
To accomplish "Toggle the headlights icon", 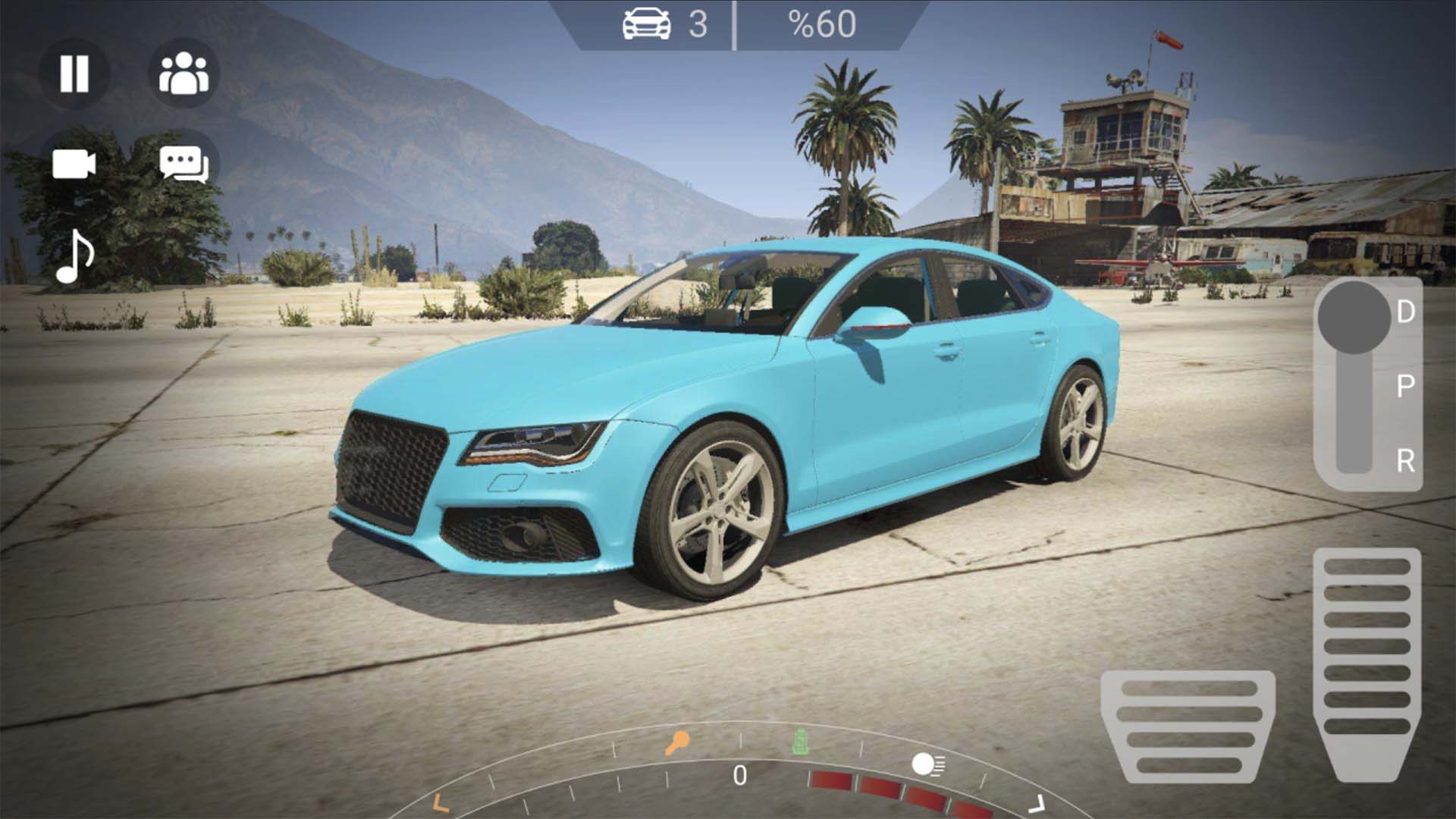I will coord(927,764).
